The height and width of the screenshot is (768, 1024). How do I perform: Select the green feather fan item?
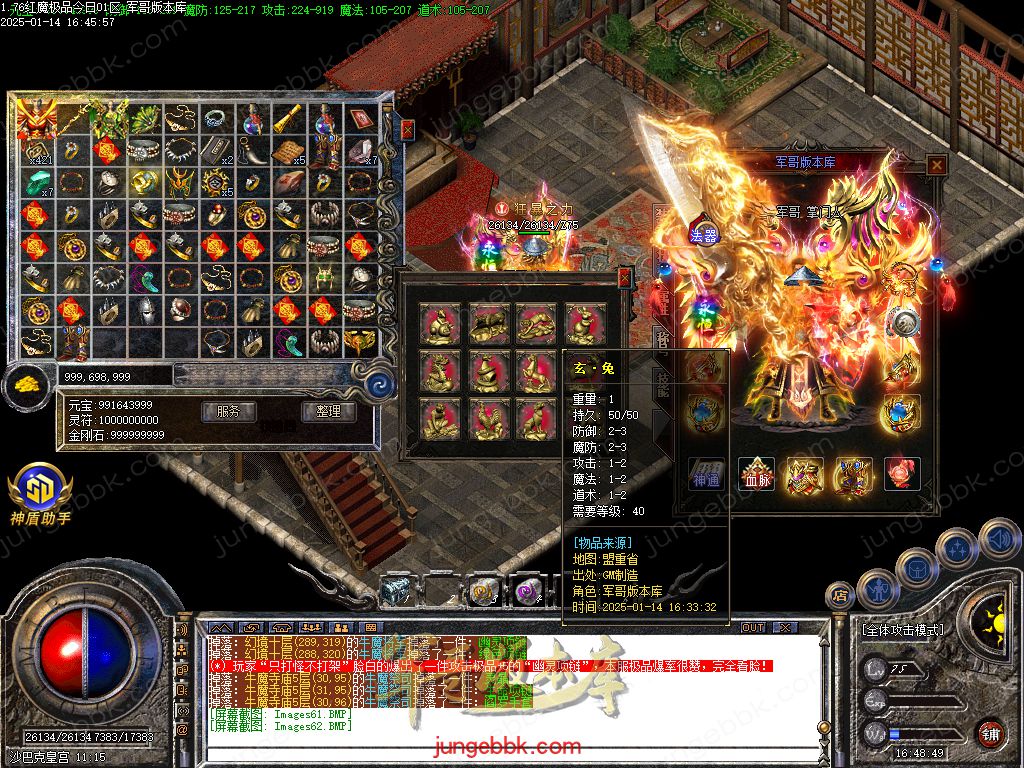point(143,120)
